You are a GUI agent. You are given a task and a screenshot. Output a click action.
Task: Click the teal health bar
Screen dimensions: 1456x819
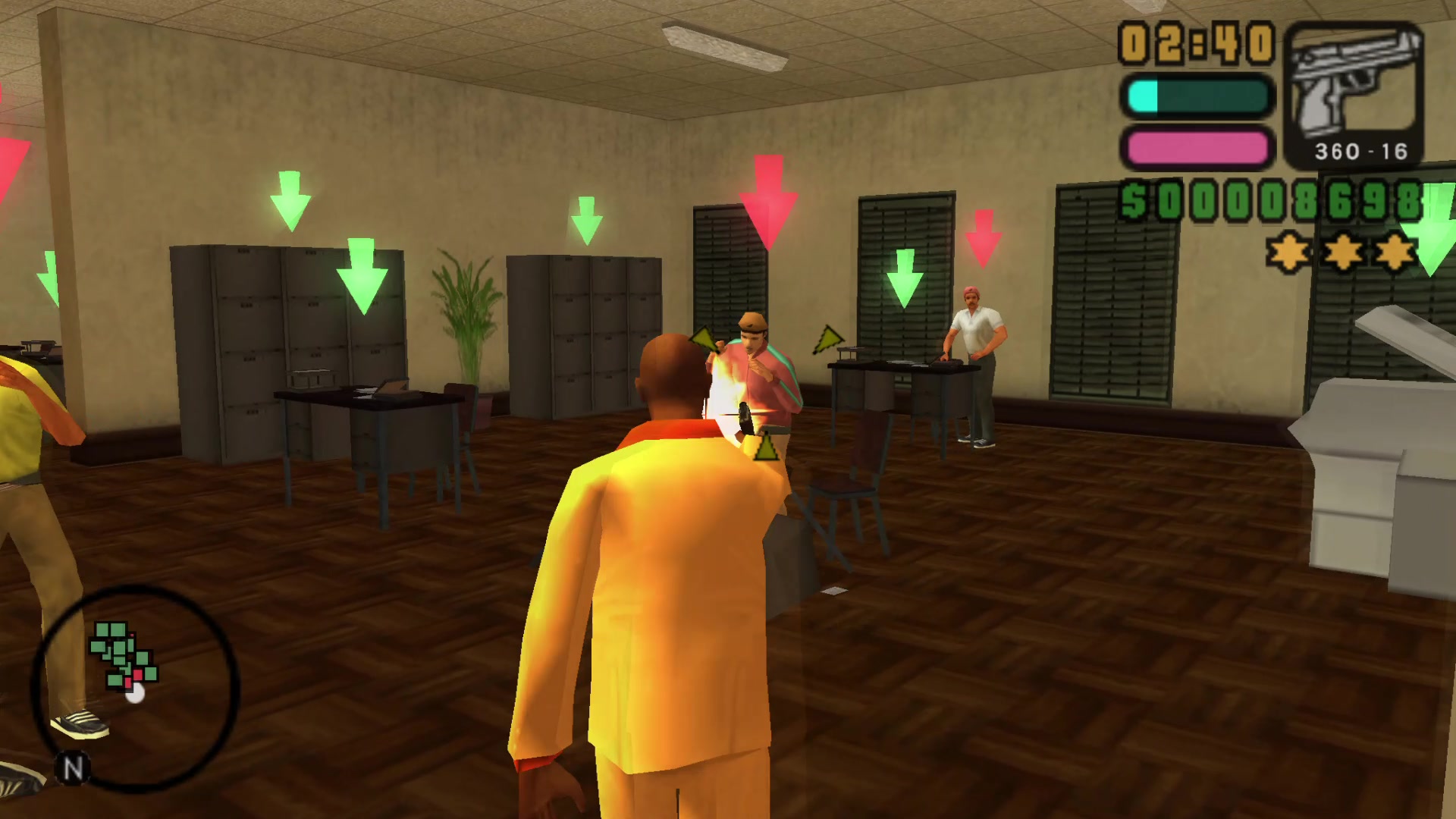1198,99
